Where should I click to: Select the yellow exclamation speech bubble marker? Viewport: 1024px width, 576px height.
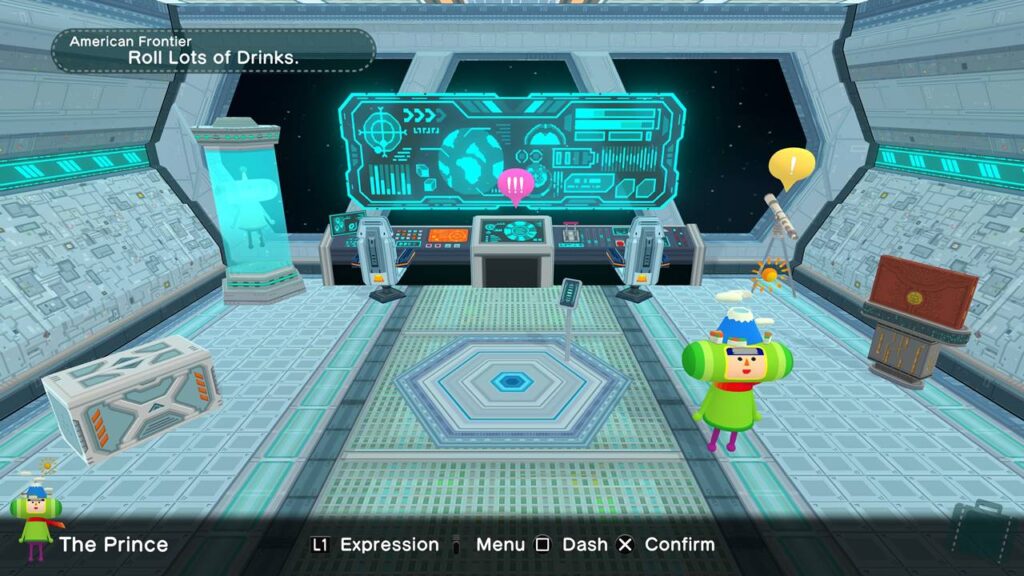[791, 167]
